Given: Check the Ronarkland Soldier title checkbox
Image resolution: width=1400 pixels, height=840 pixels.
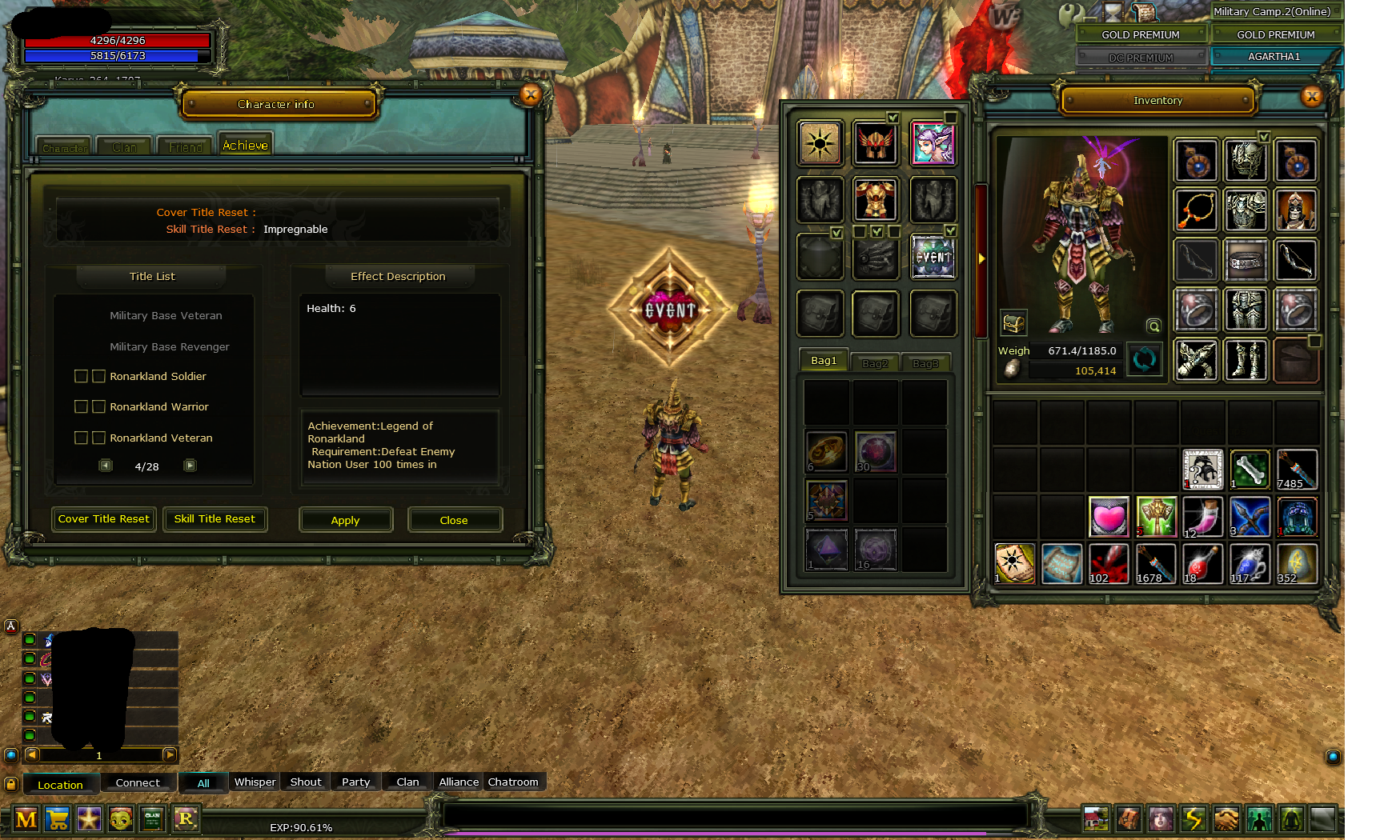Looking at the screenshot, I should pyautogui.click(x=81, y=376).
